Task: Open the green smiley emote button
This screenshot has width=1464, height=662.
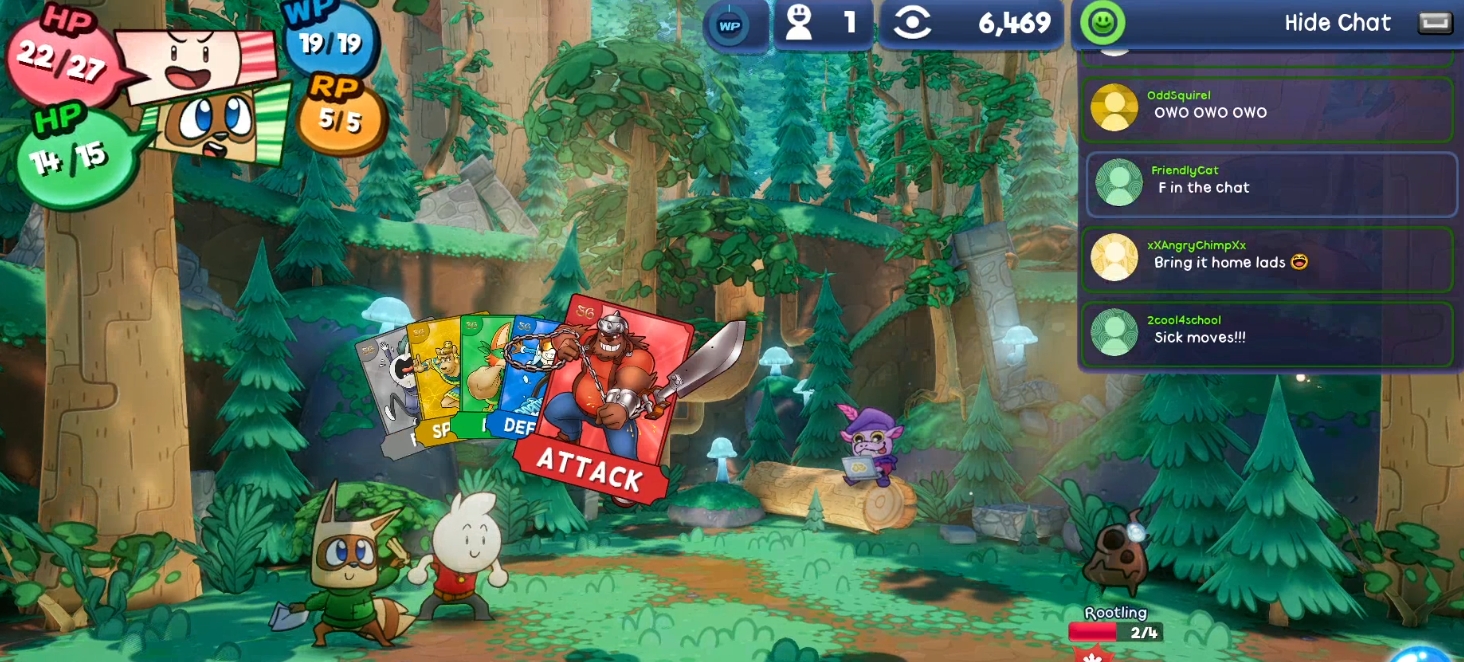Action: 1103,23
